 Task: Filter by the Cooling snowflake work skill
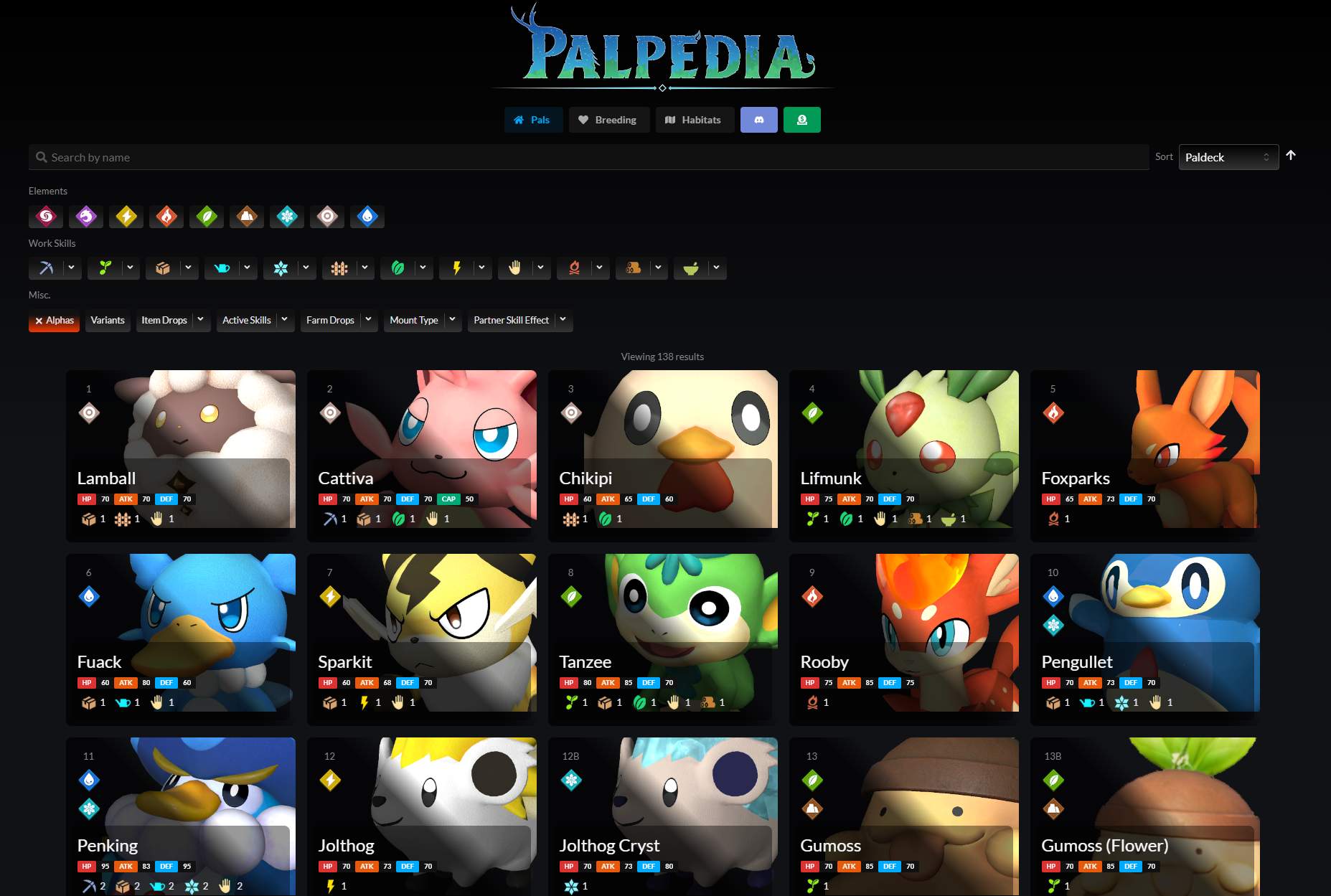coord(281,268)
